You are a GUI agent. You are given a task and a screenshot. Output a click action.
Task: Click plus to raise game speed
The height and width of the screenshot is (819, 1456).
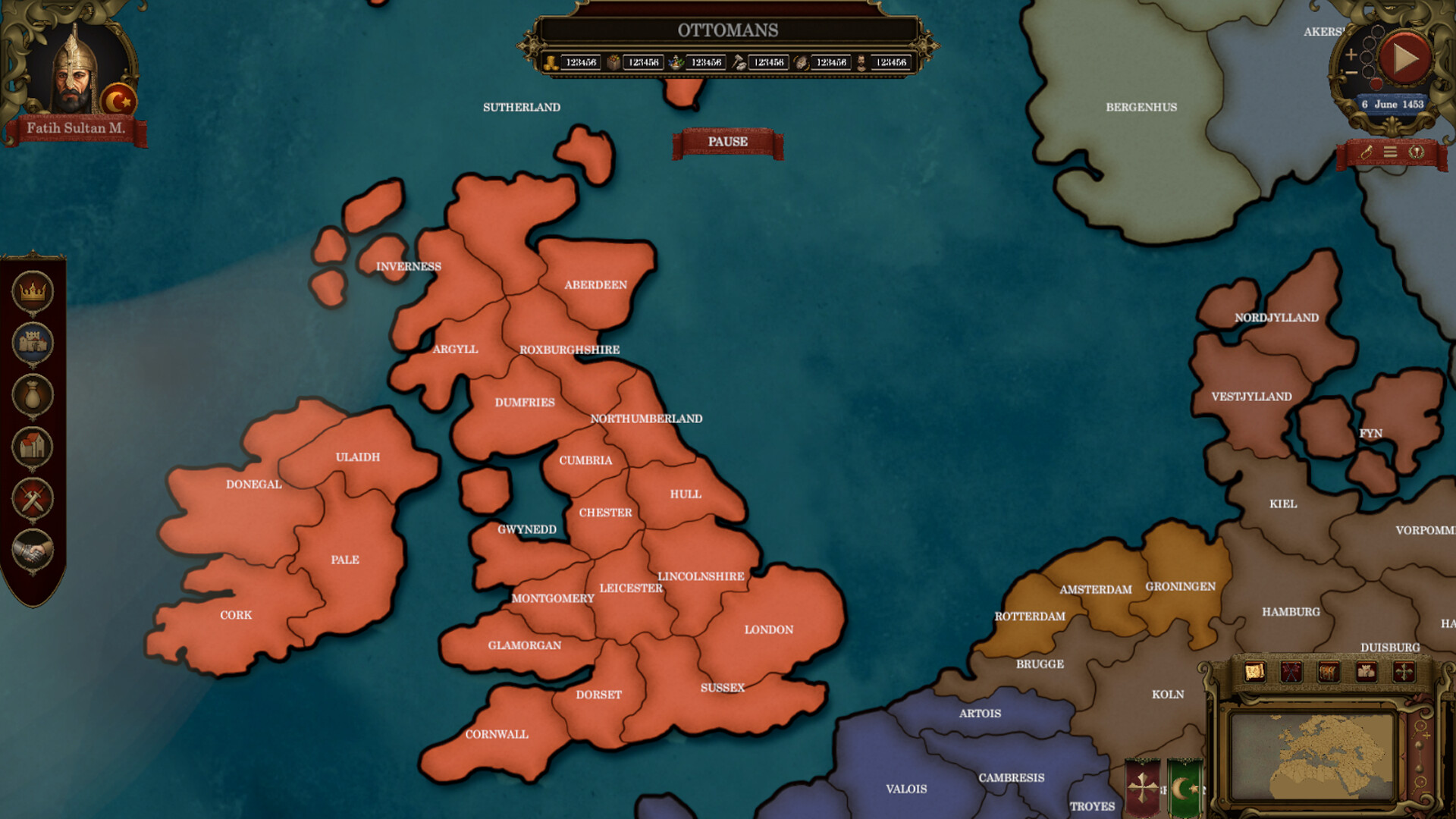click(1351, 55)
